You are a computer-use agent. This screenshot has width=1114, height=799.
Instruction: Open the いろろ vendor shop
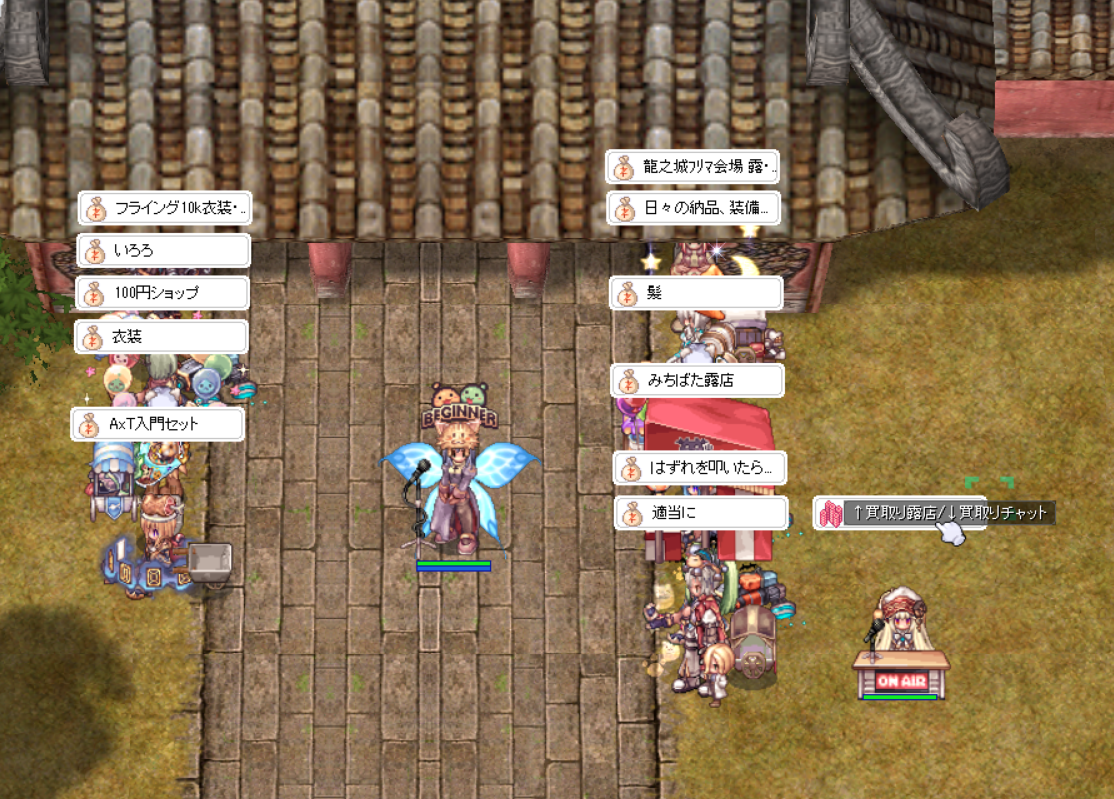point(162,251)
